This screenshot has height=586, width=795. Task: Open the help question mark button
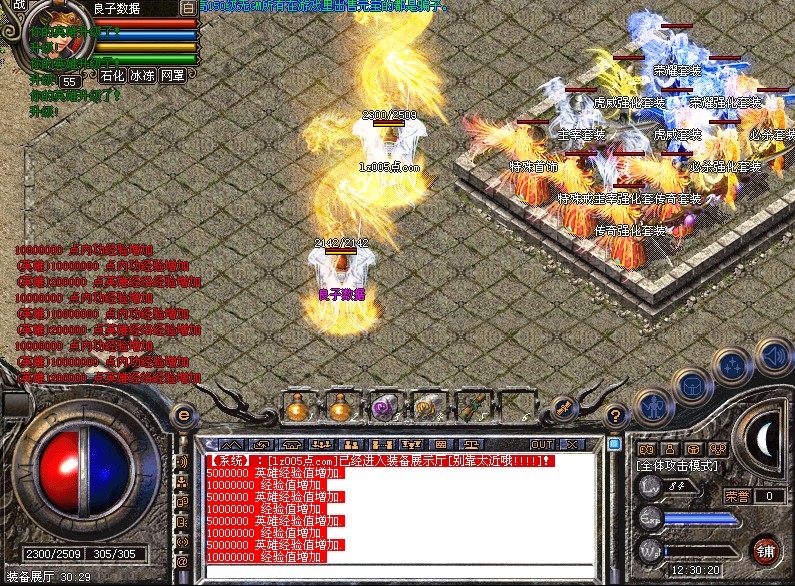coord(616,413)
